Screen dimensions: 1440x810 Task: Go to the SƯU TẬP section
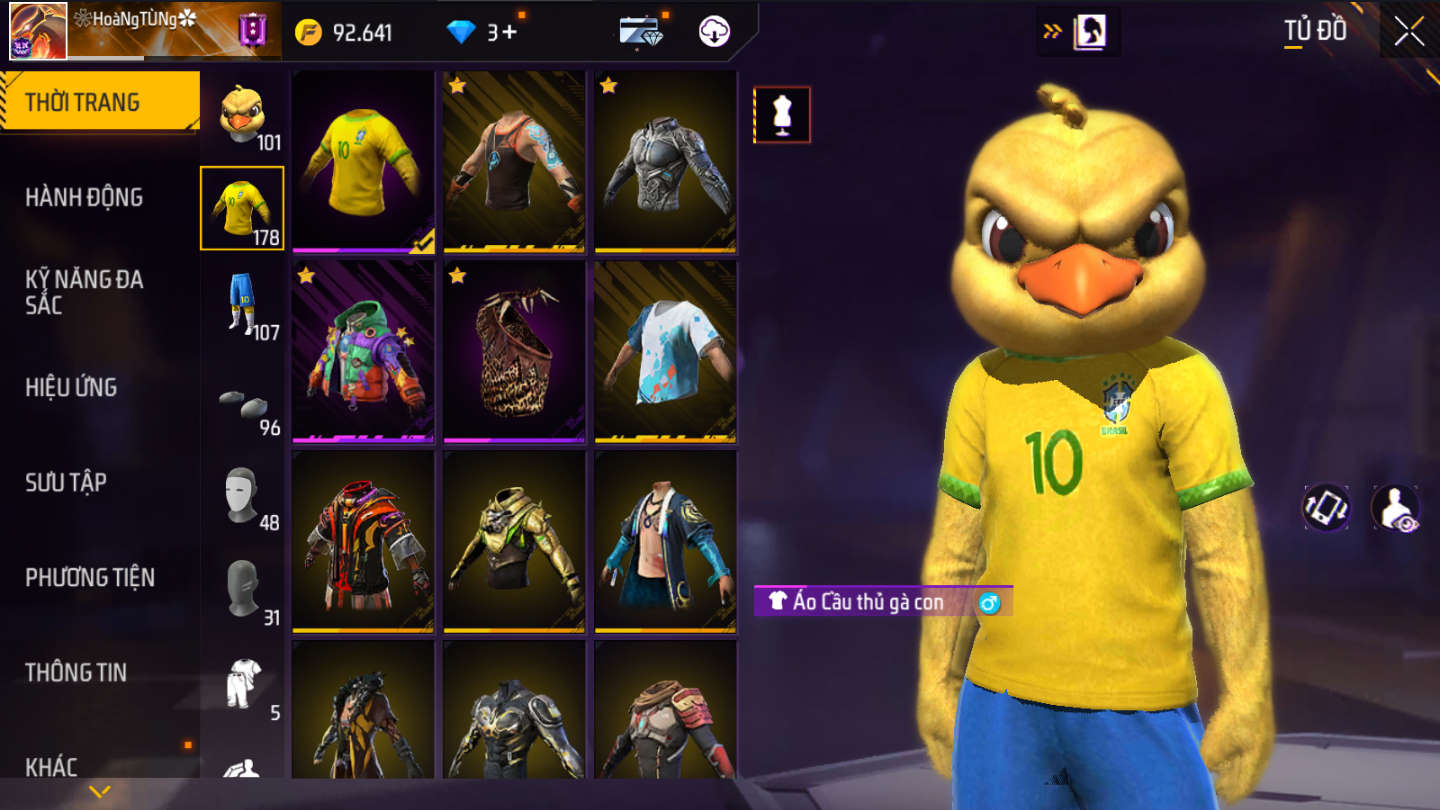tap(66, 482)
